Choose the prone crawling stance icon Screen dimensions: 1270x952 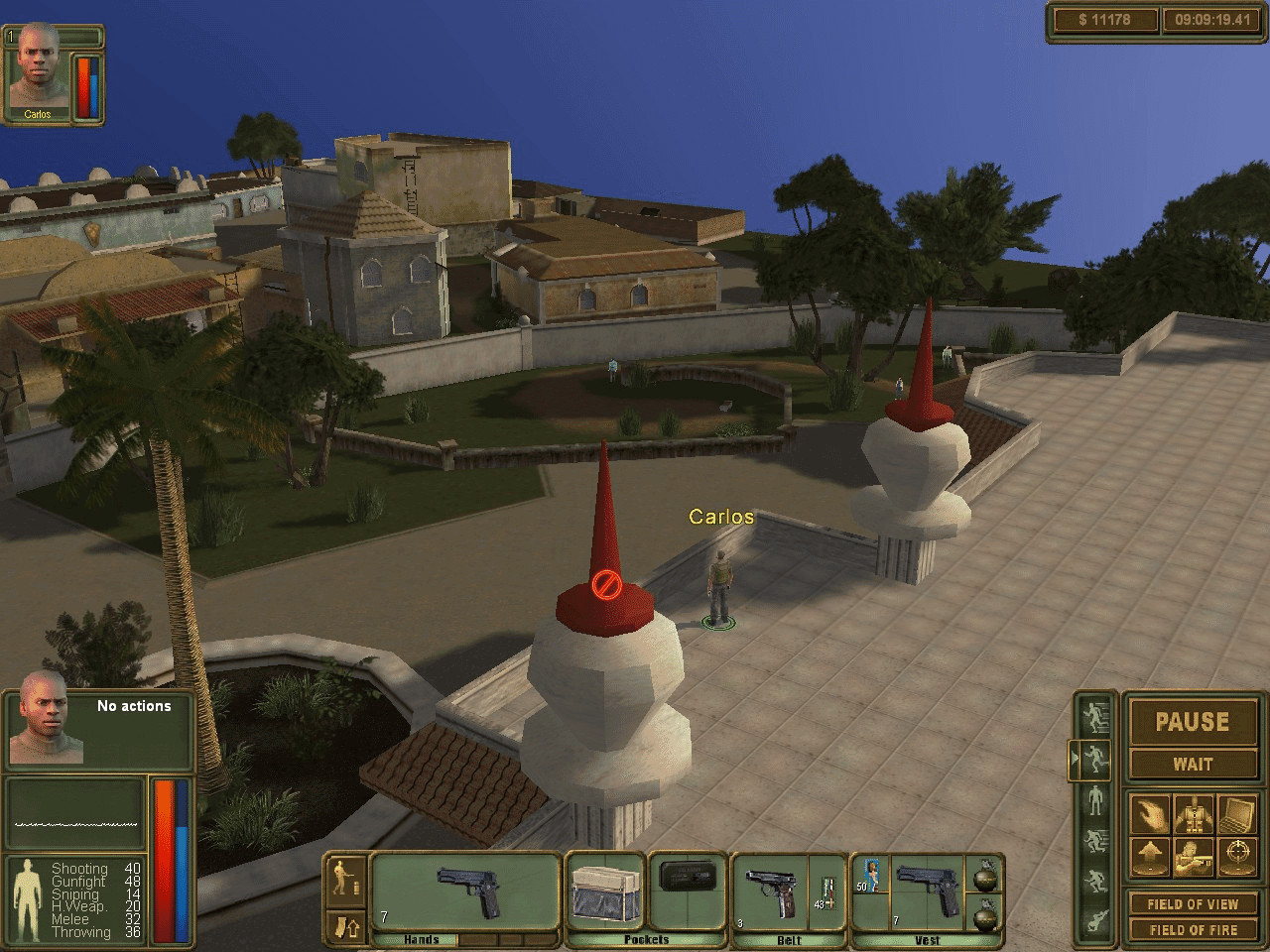1095,920
